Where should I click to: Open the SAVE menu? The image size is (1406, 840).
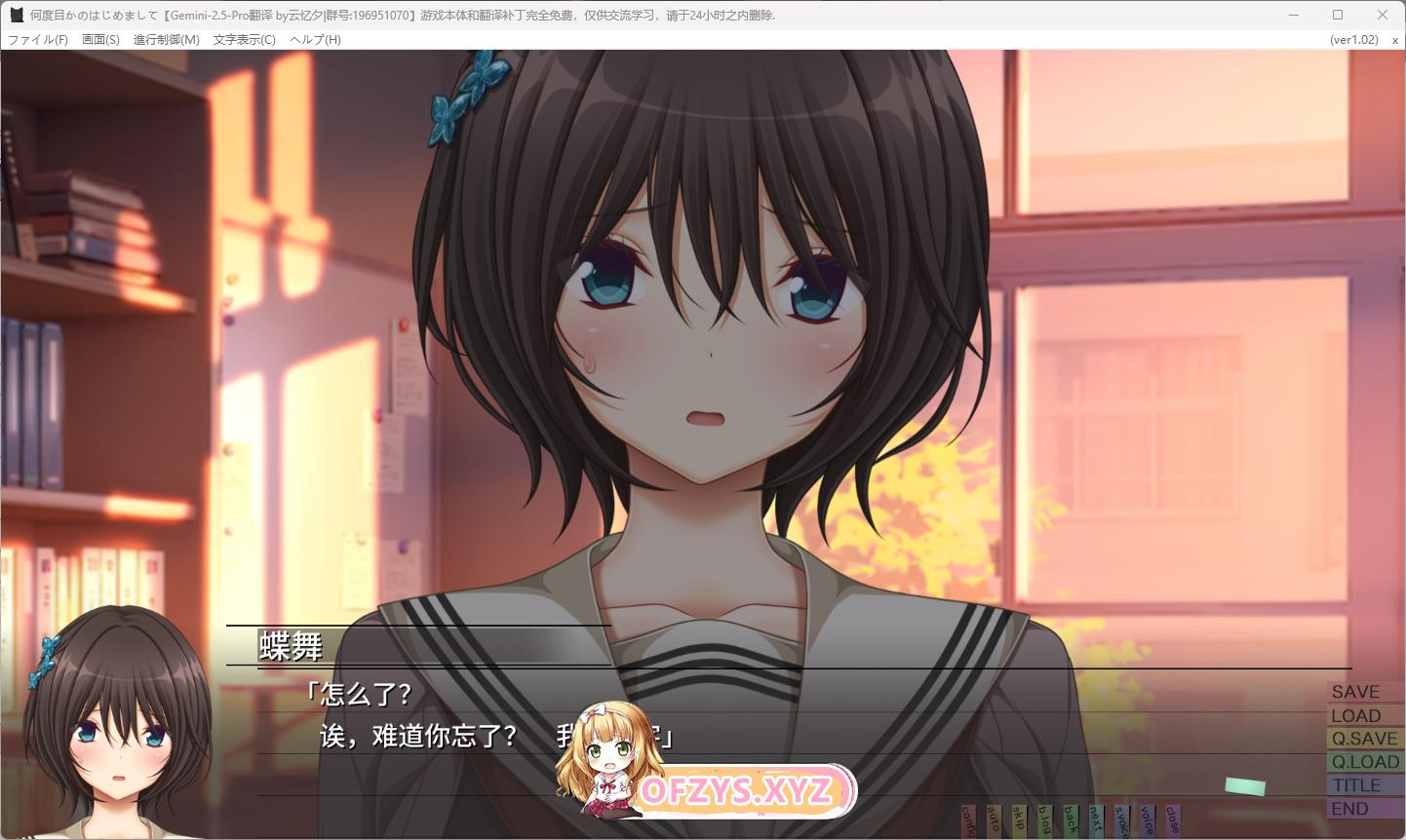click(1356, 692)
